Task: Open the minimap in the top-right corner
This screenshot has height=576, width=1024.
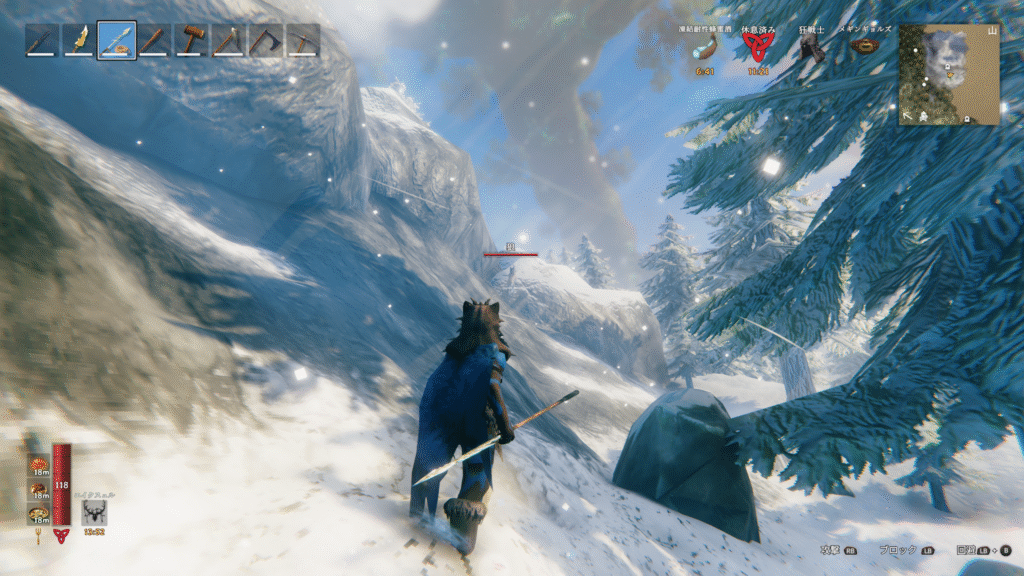Action: pyautogui.click(x=949, y=74)
